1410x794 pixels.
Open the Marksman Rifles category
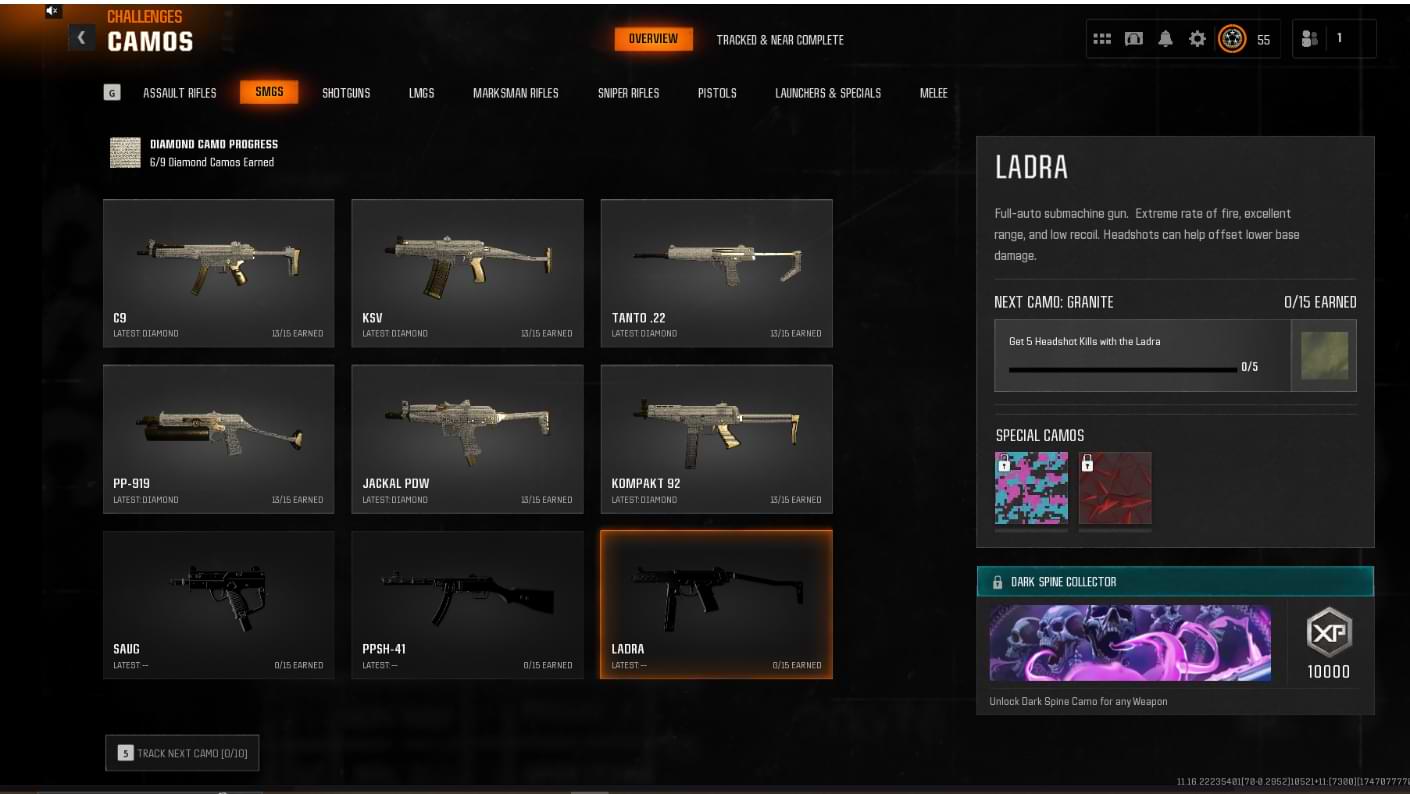click(x=516, y=93)
